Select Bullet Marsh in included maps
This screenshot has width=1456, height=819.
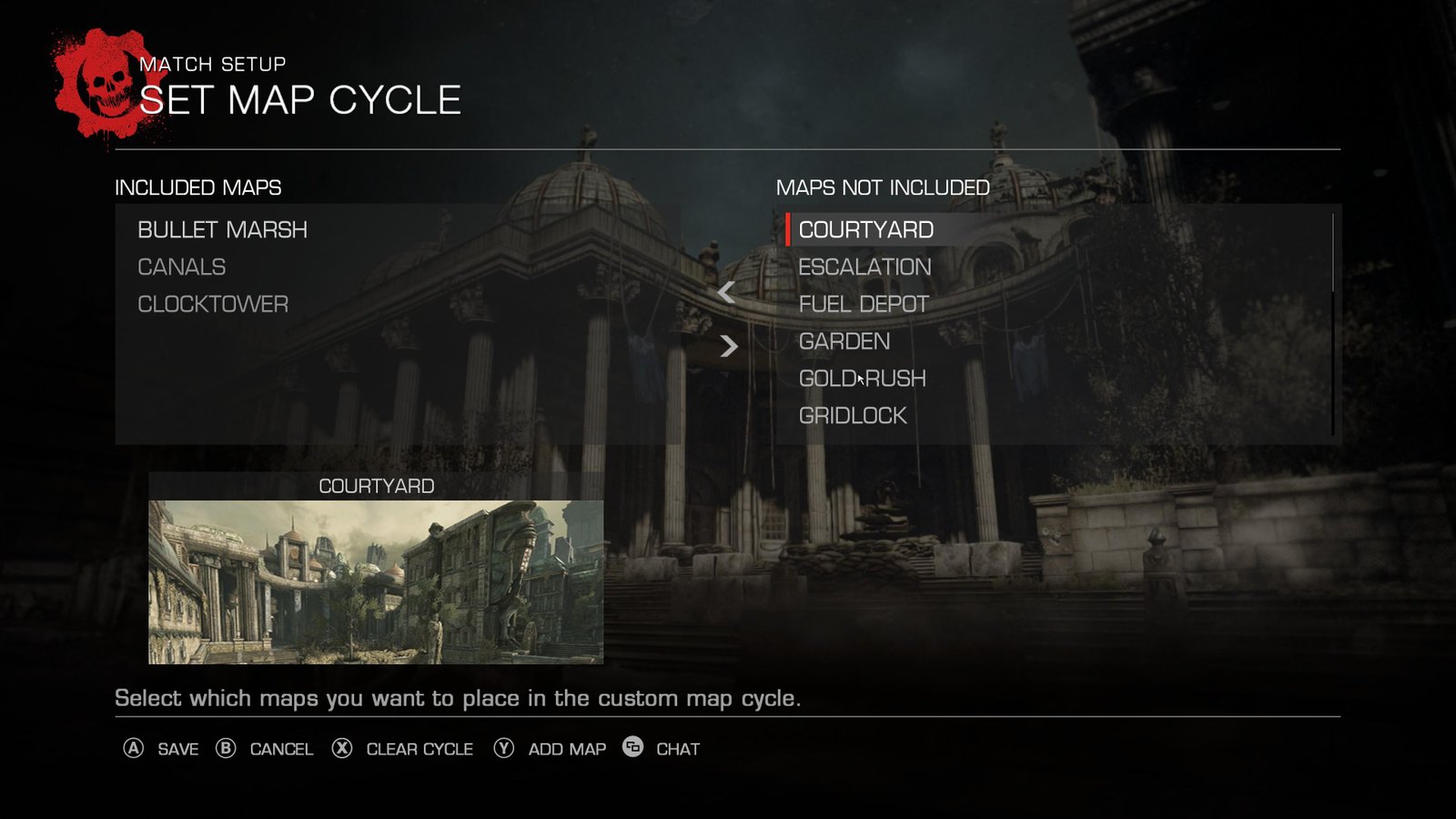(222, 230)
